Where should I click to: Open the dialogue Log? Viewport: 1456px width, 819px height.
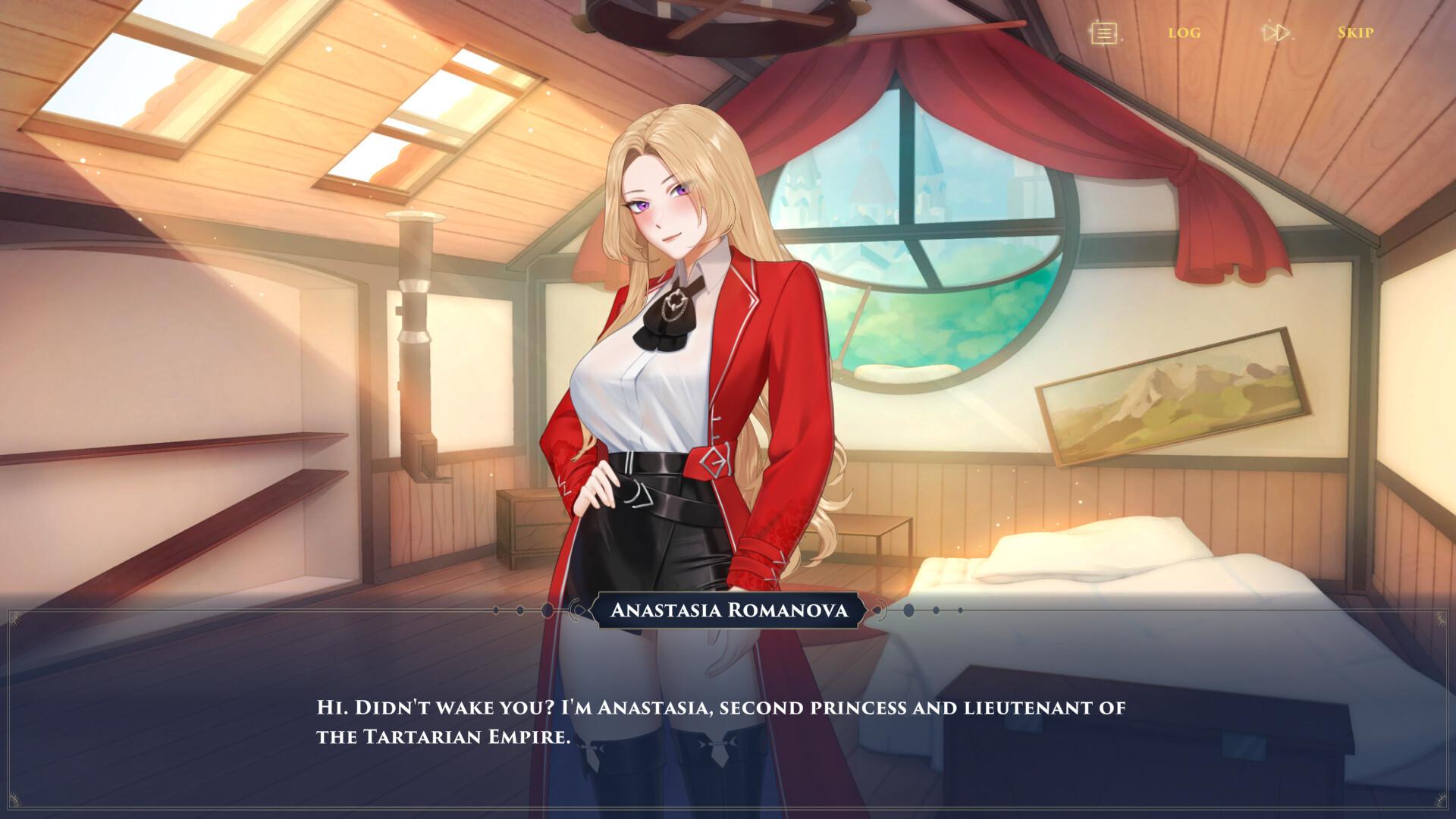[x=1184, y=33]
